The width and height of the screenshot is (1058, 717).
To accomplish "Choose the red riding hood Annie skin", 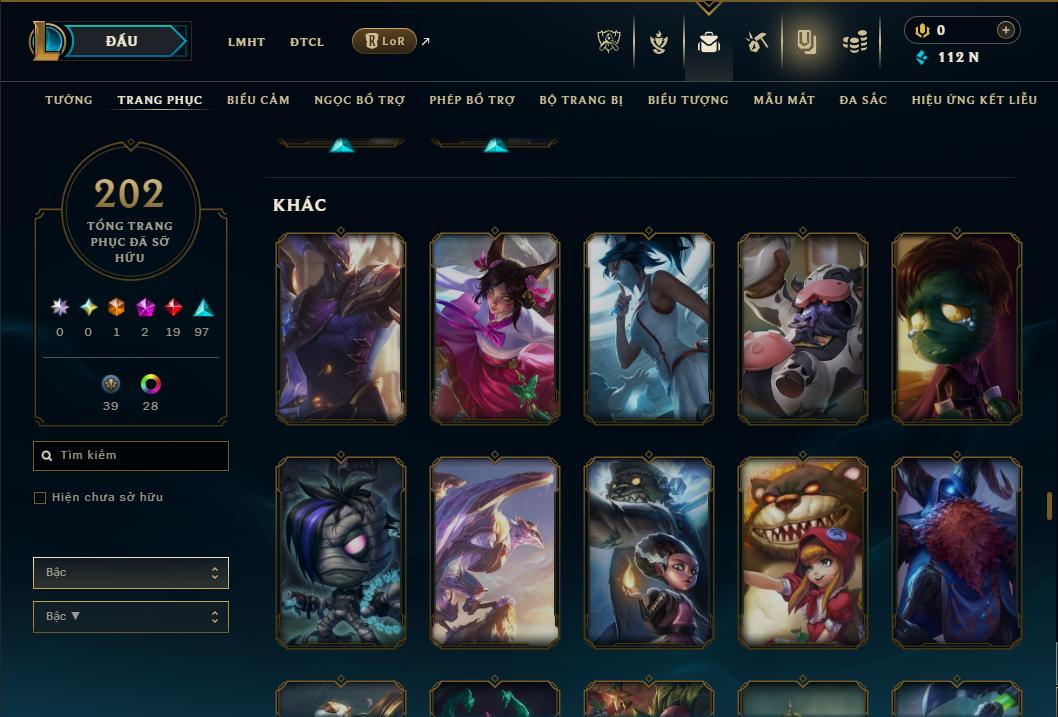I will (803, 552).
